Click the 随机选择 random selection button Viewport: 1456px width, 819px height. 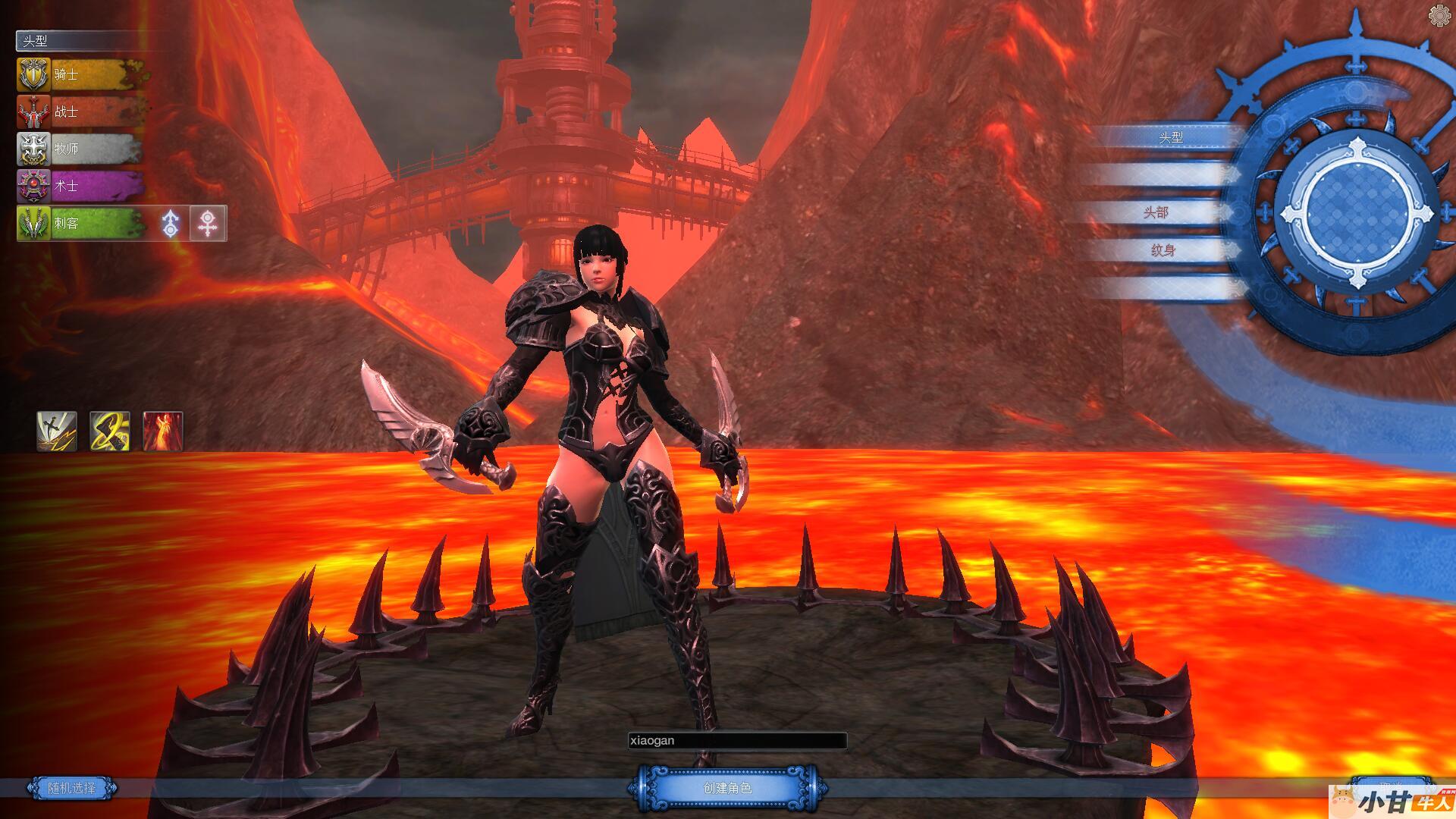tap(72, 788)
